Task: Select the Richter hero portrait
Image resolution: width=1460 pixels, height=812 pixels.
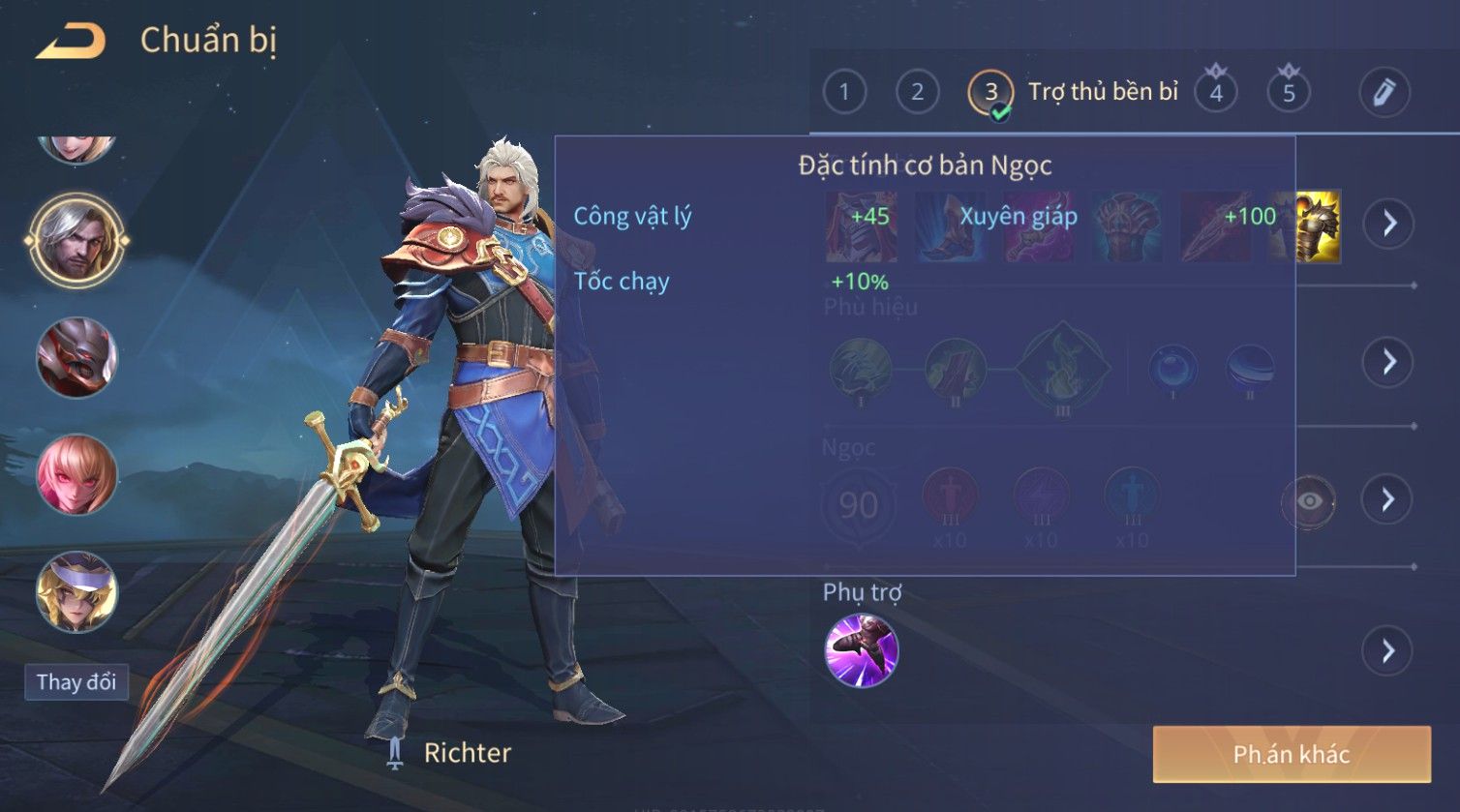Action: (76, 240)
